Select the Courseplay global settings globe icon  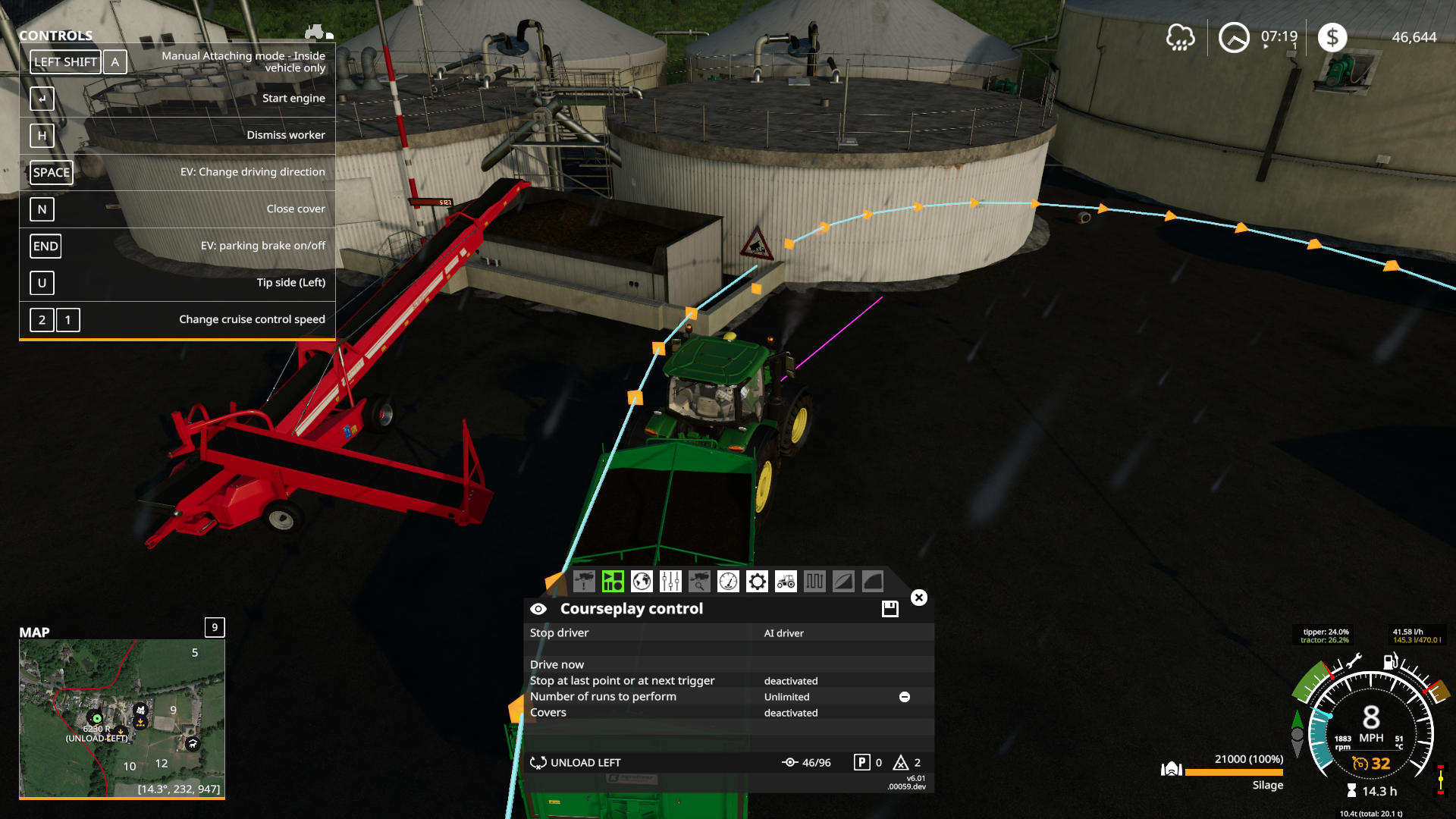pyautogui.click(x=641, y=582)
